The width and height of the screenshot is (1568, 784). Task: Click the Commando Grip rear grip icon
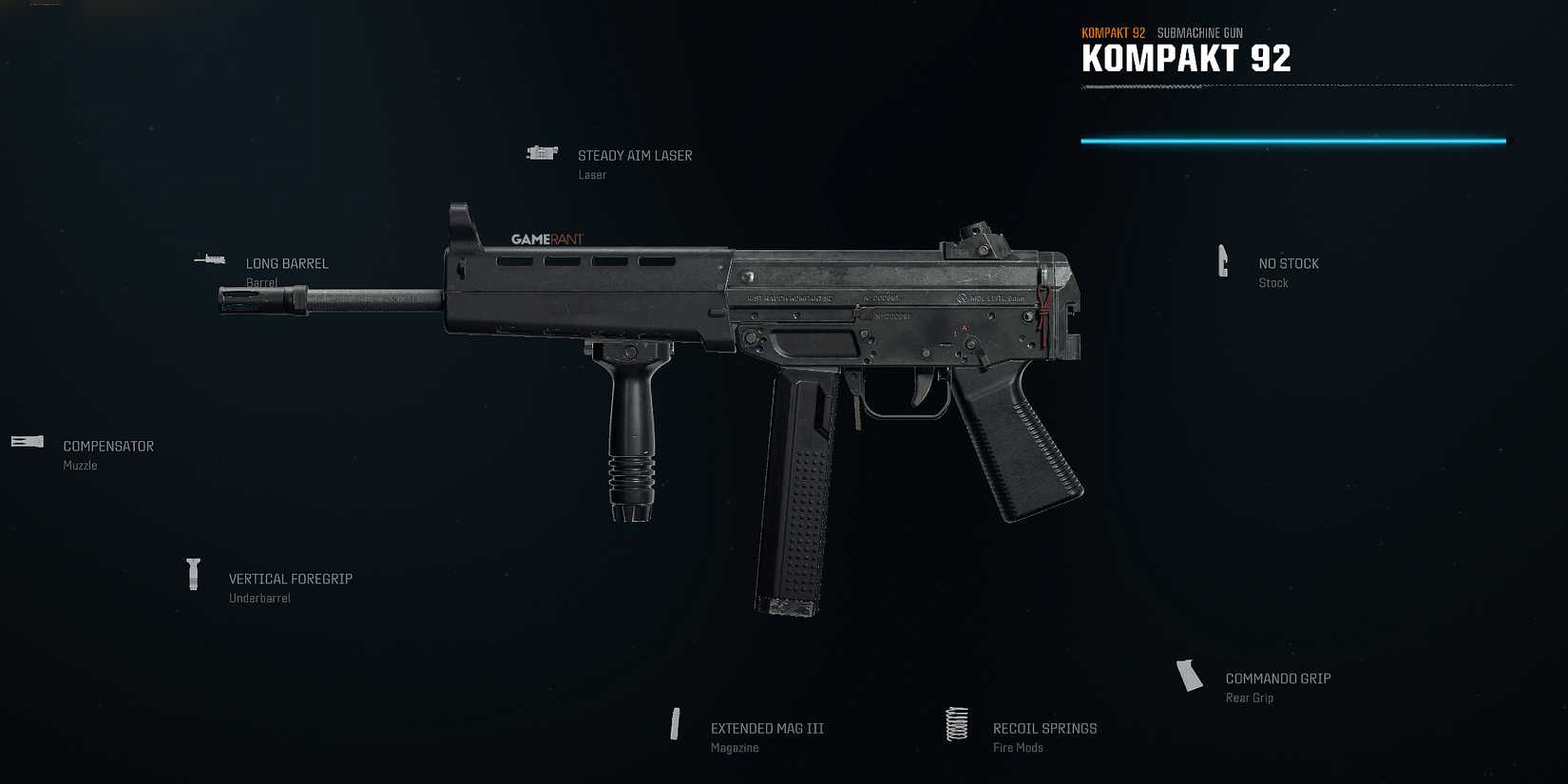tap(1189, 676)
